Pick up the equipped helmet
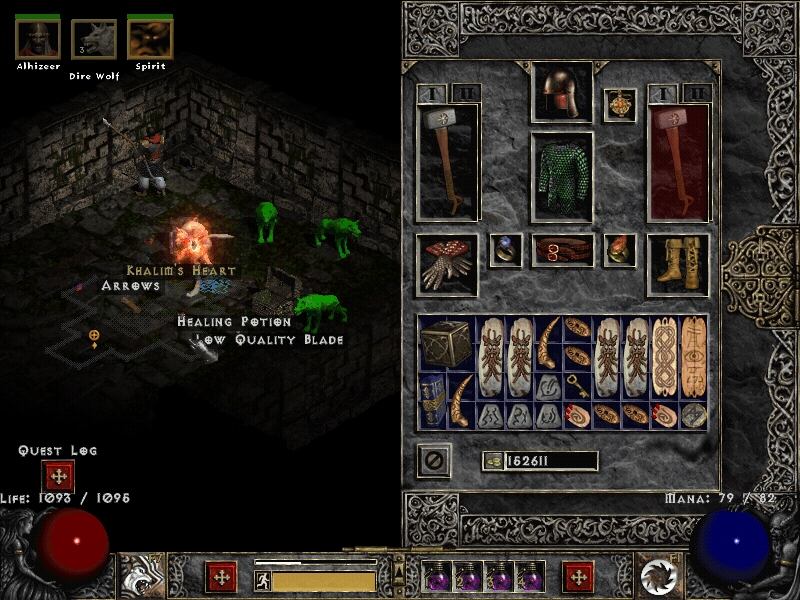This screenshot has height=600, width=800. click(561, 94)
